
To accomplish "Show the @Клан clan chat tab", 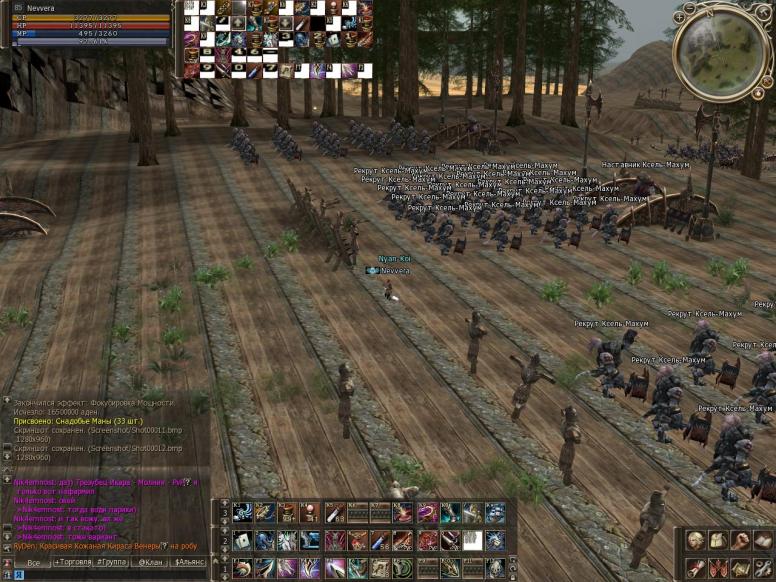I will click(150, 563).
